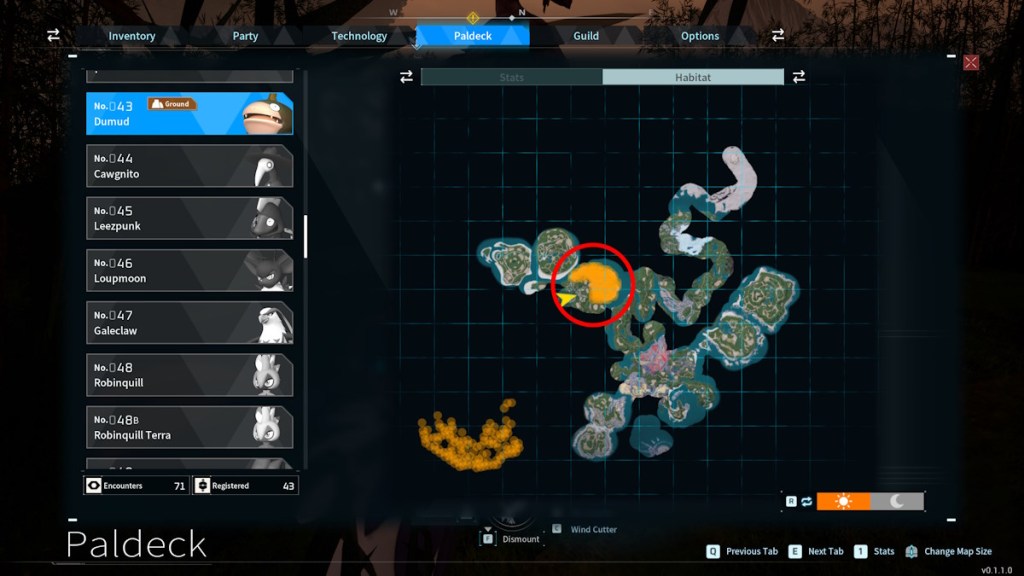1024x576 pixels.
Task: Select the Paldeck tab
Action: click(472, 36)
